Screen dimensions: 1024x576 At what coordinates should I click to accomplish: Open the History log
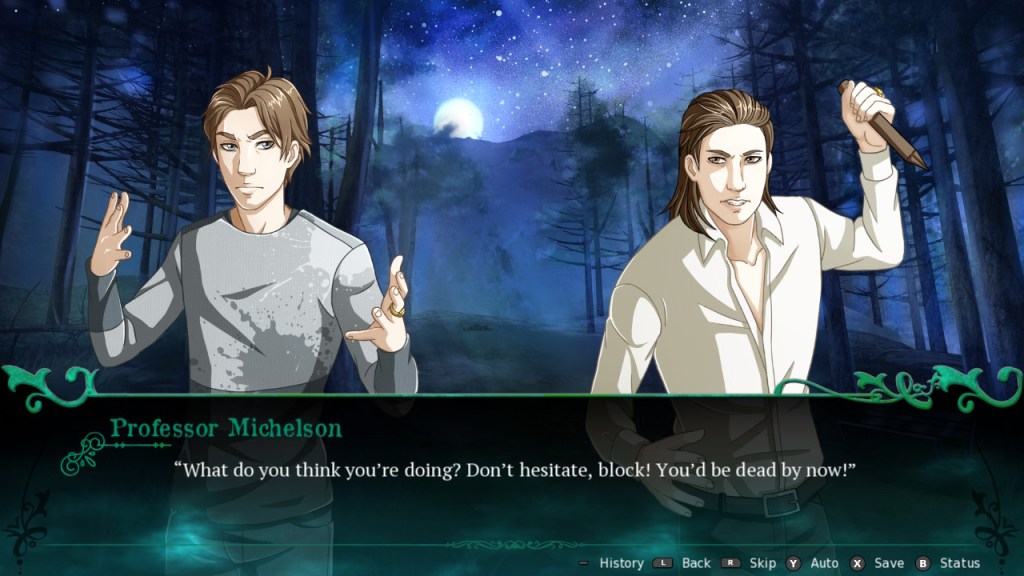point(620,563)
